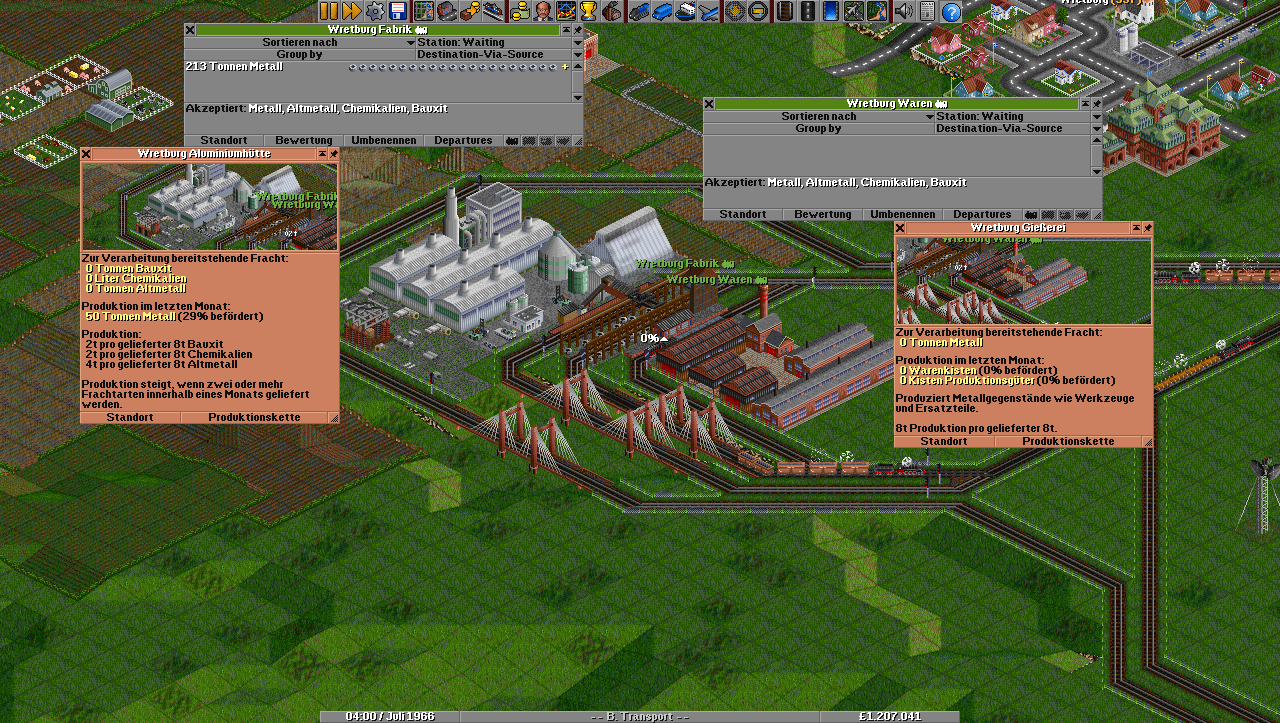Pause the game from the toolbar
Screen dimensions: 1280x723
(x=329, y=11)
